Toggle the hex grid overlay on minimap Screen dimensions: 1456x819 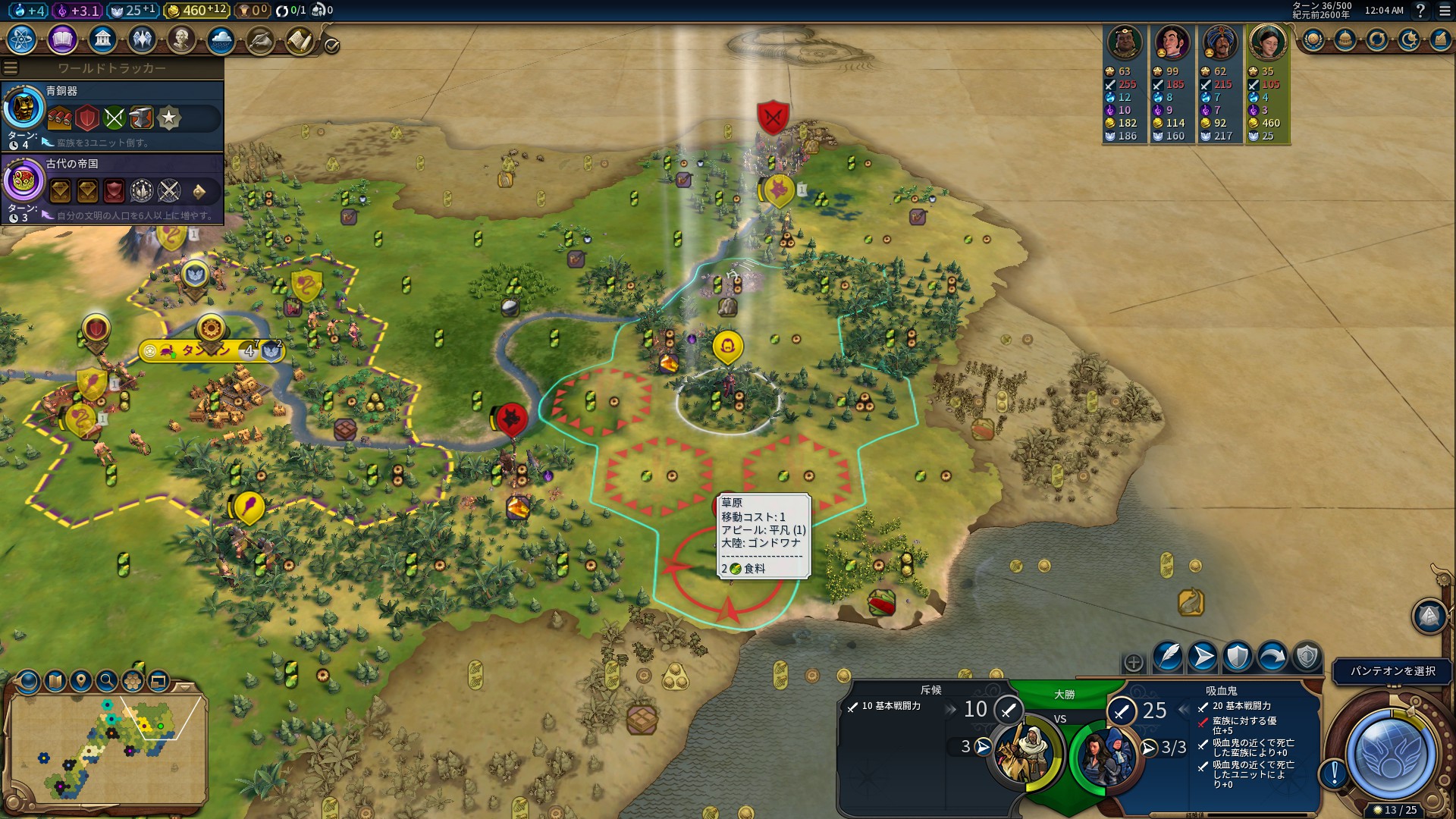coord(133,681)
